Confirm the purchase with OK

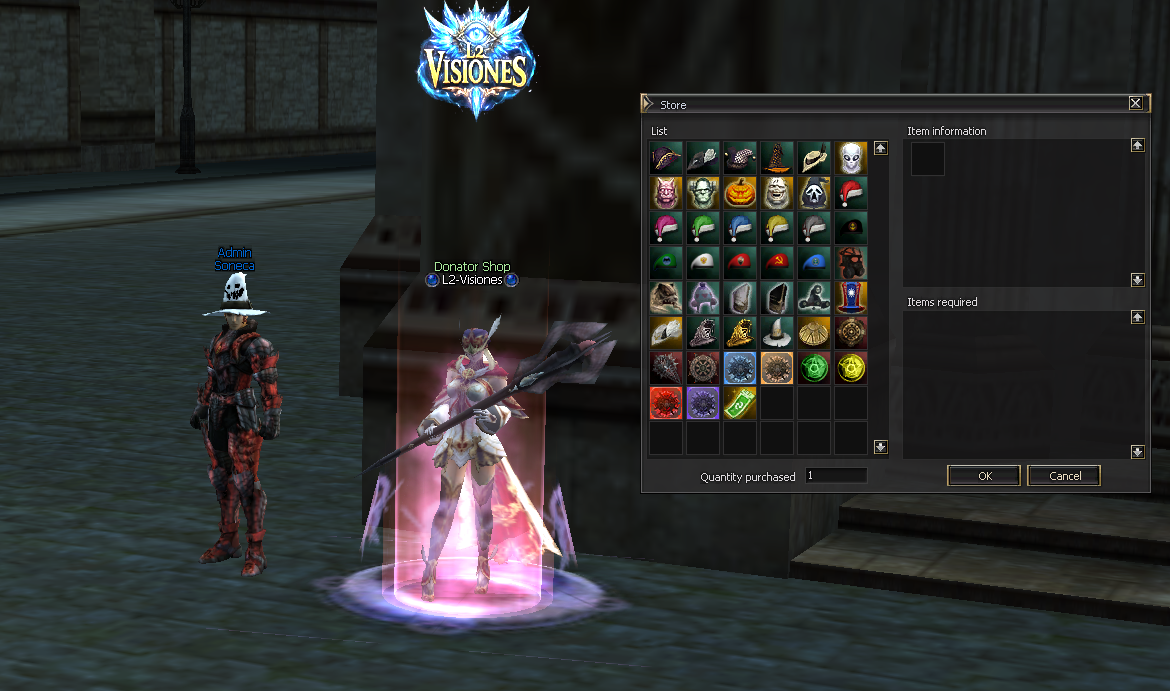[984, 476]
